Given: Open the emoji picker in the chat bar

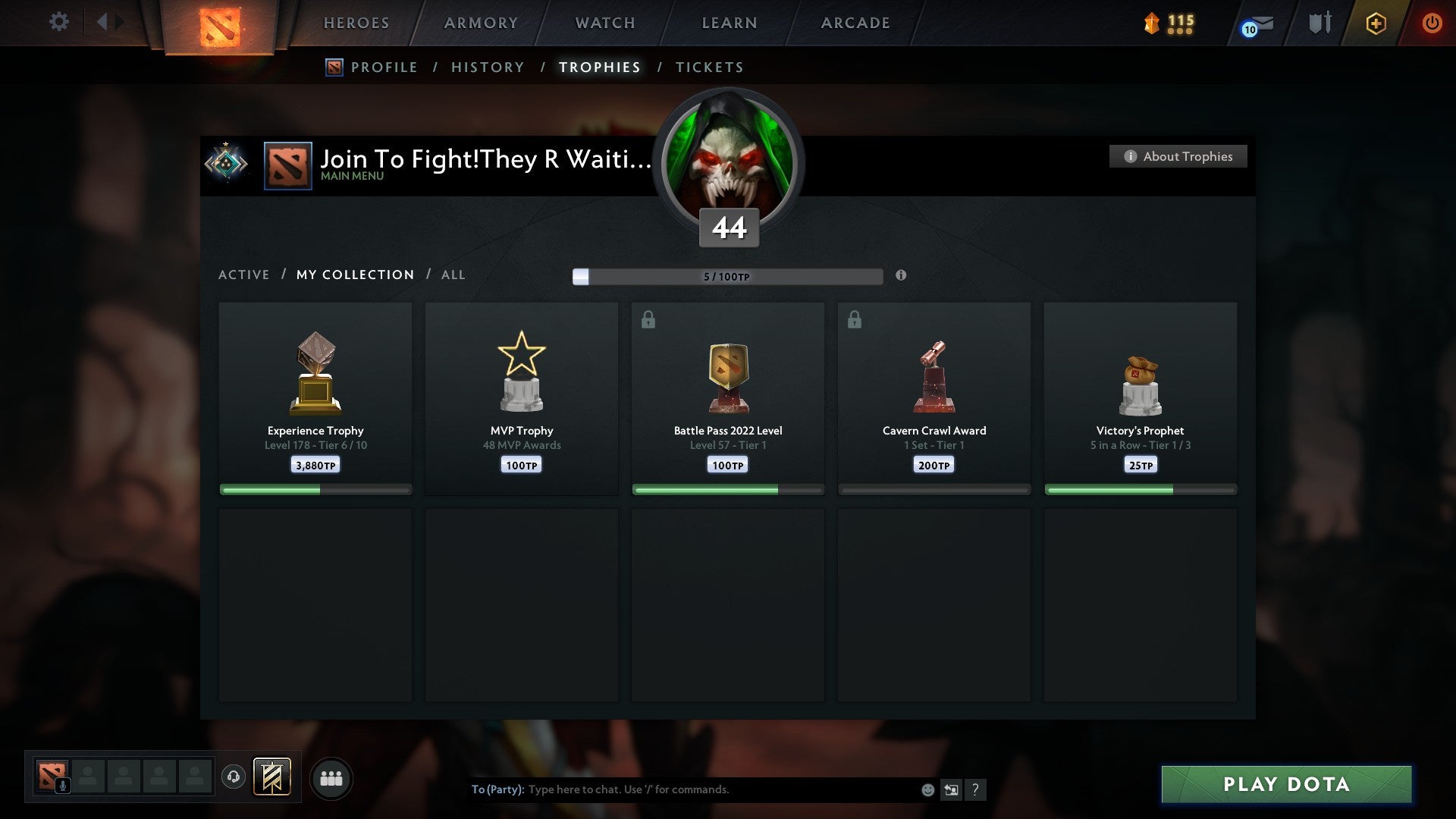Looking at the screenshot, I should [x=927, y=789].
